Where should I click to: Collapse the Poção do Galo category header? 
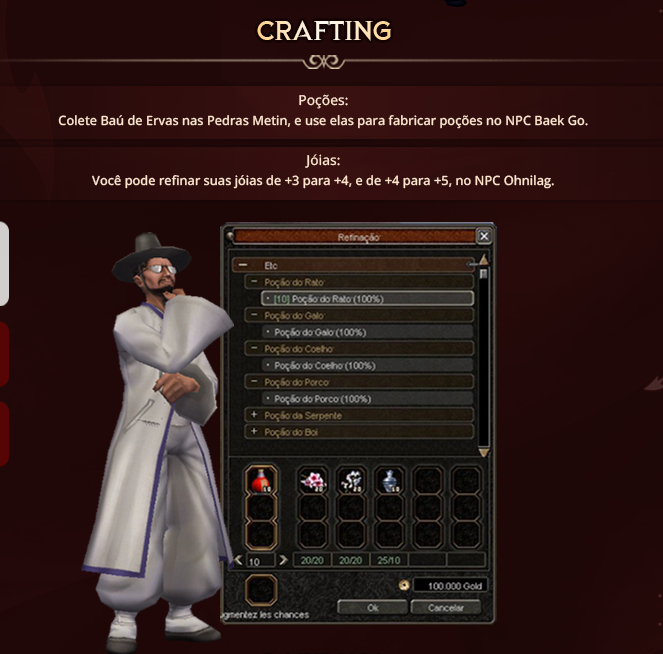coord(254,315)
